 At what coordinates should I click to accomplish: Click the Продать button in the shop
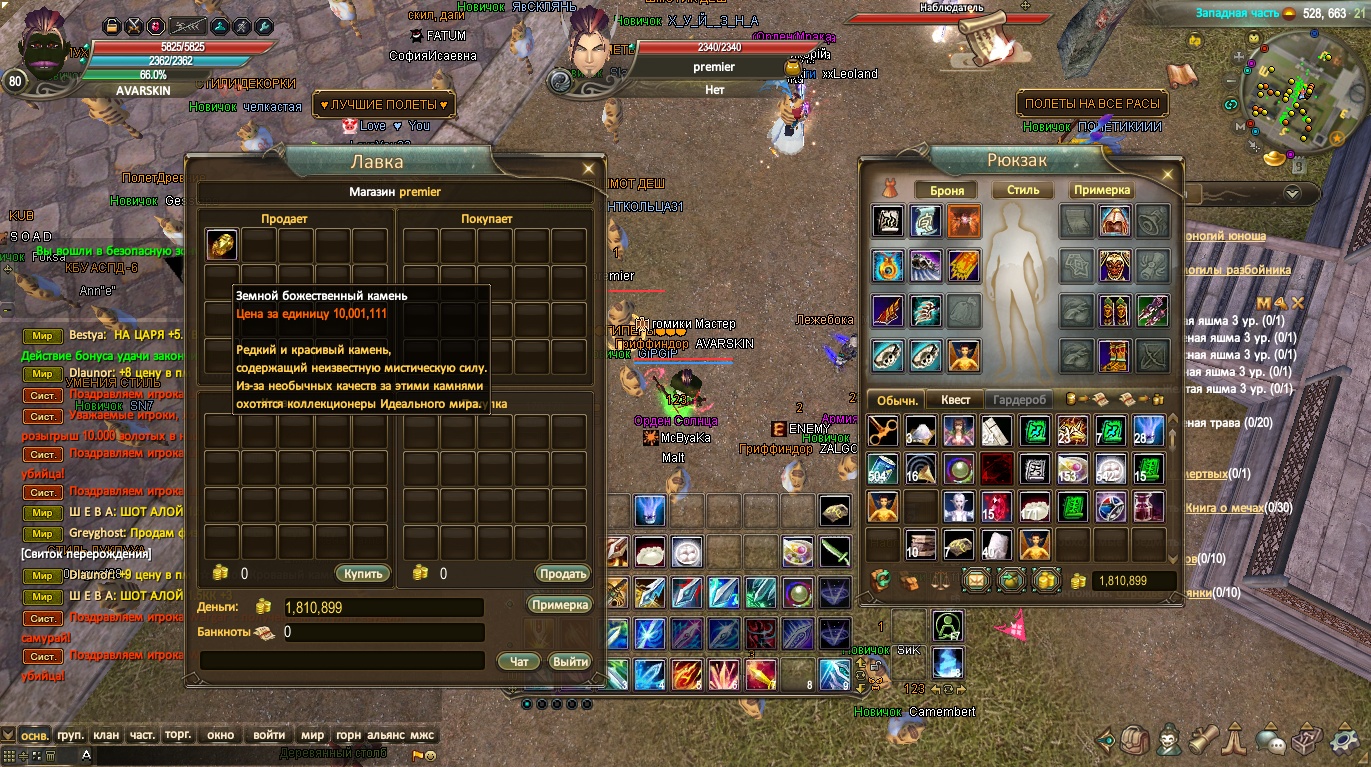point(562,573)
